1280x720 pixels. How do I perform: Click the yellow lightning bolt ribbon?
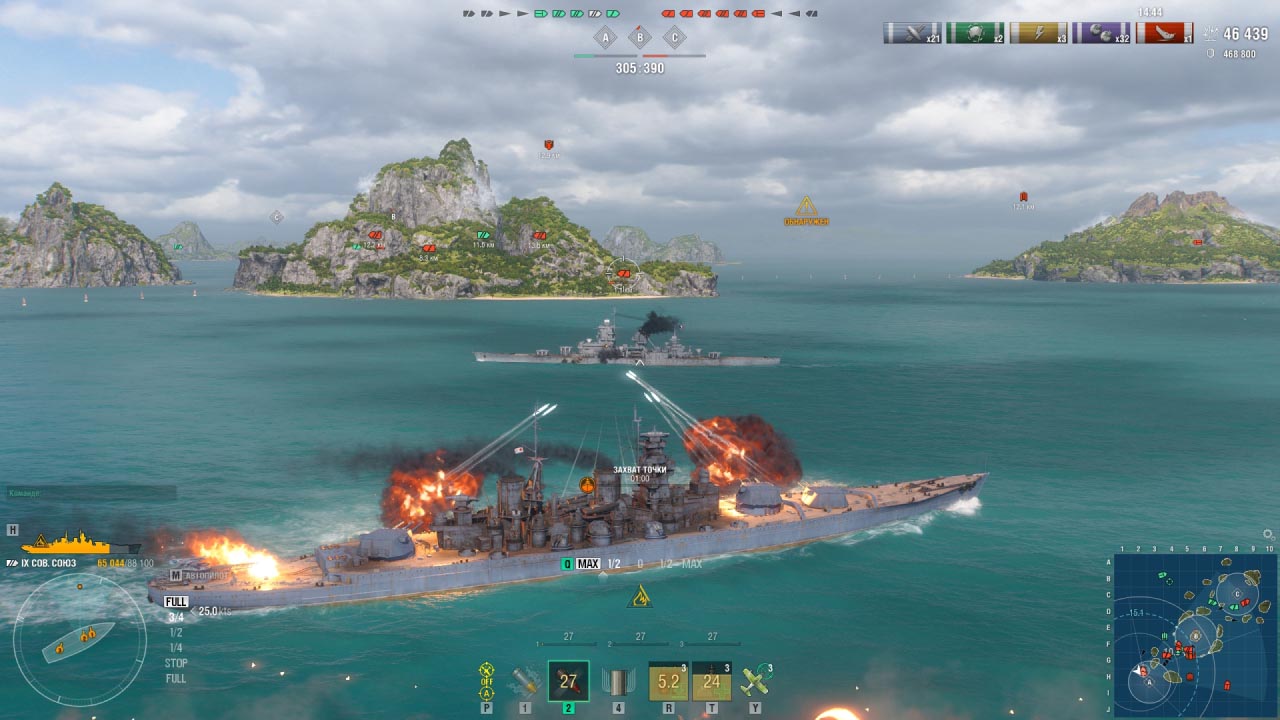1037,33
